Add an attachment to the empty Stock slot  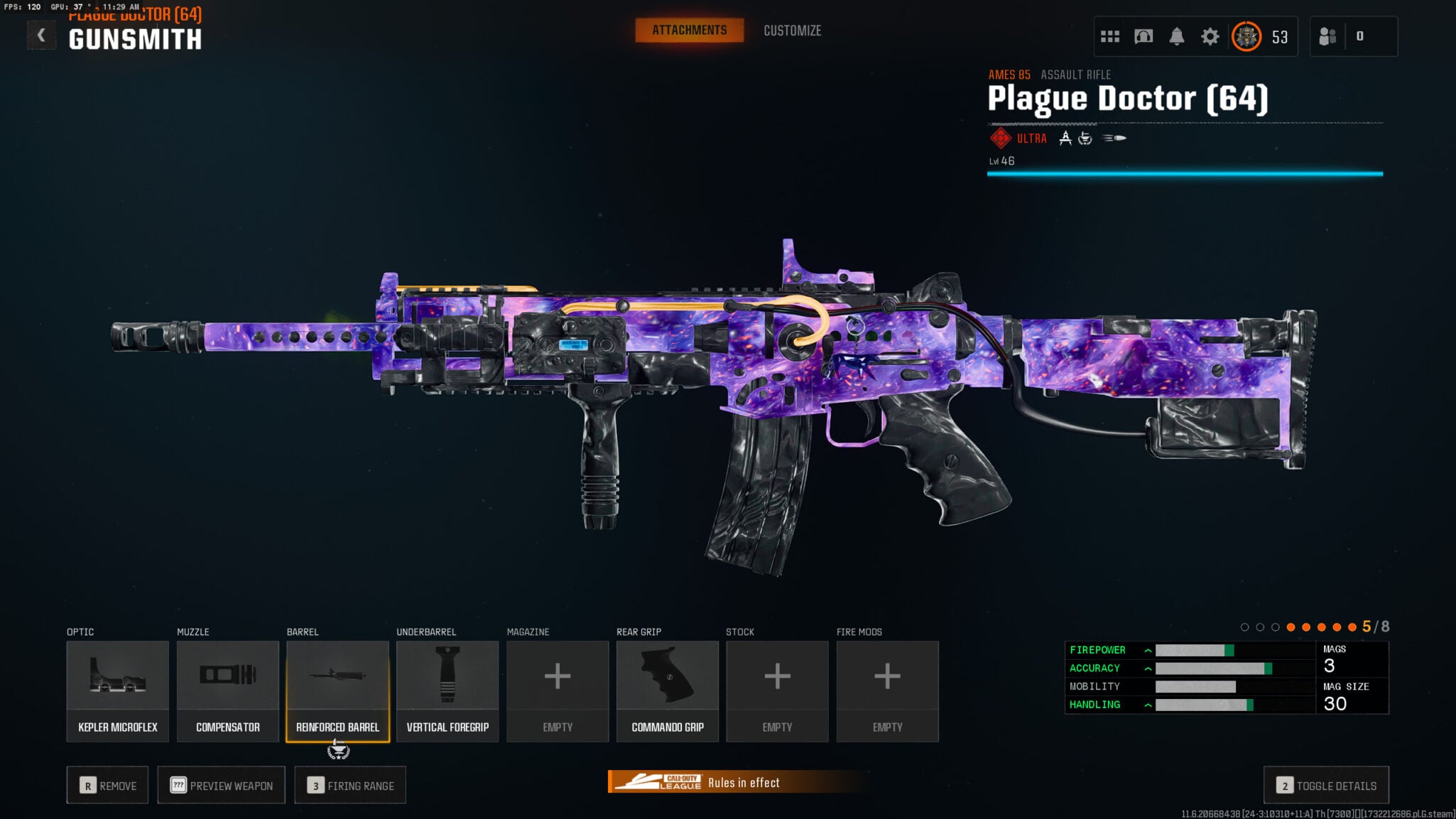777,690
